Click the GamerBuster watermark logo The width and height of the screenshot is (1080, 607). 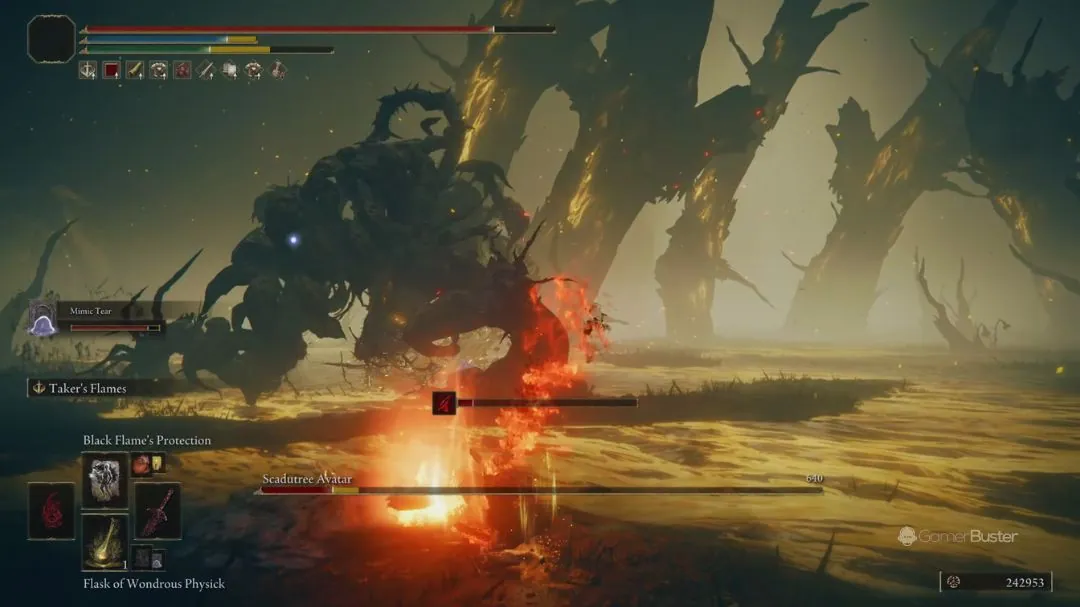(x=957, y=536)
